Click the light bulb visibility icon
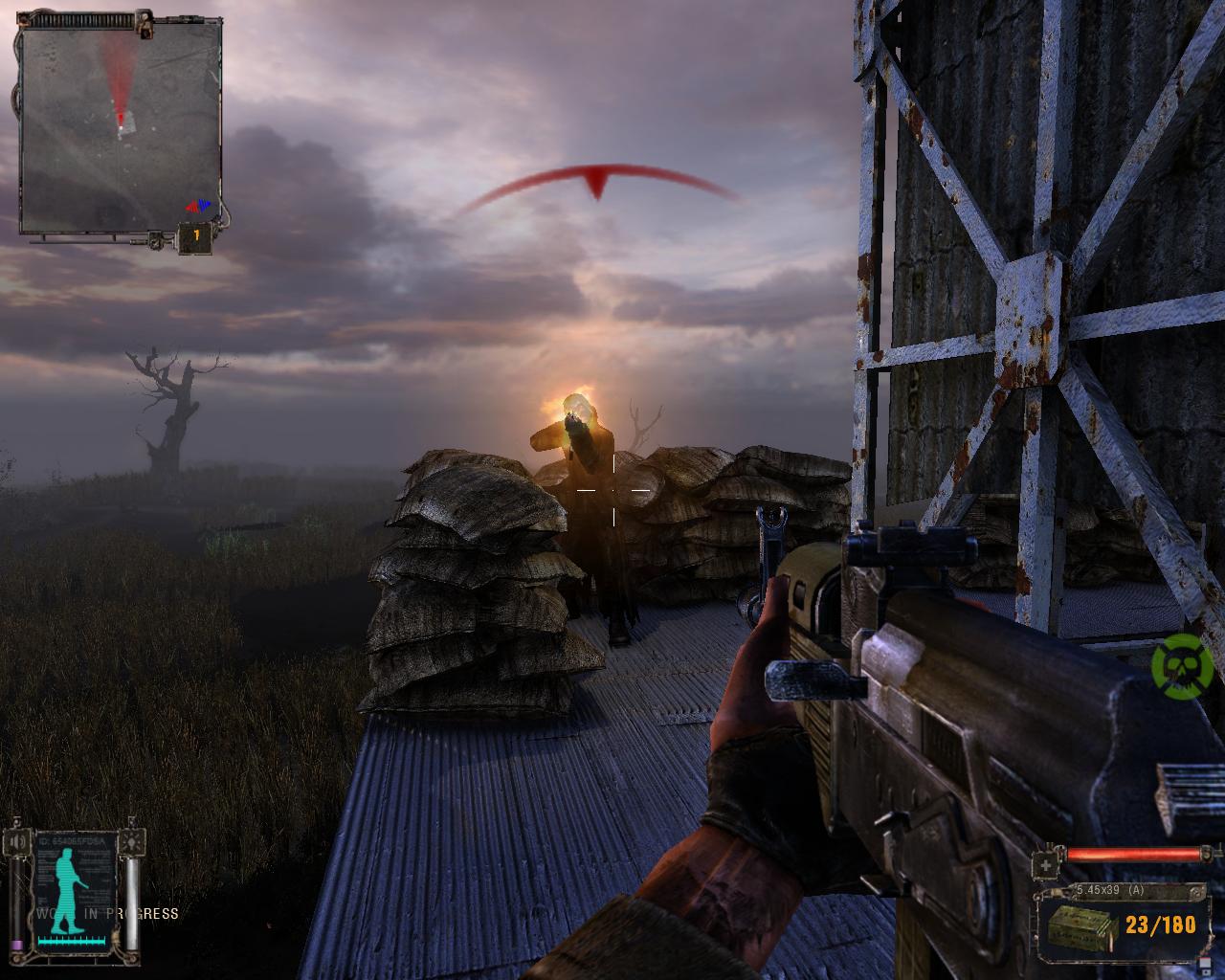The height and width of the screenshot is (980, 1225). tap(134, 842)
